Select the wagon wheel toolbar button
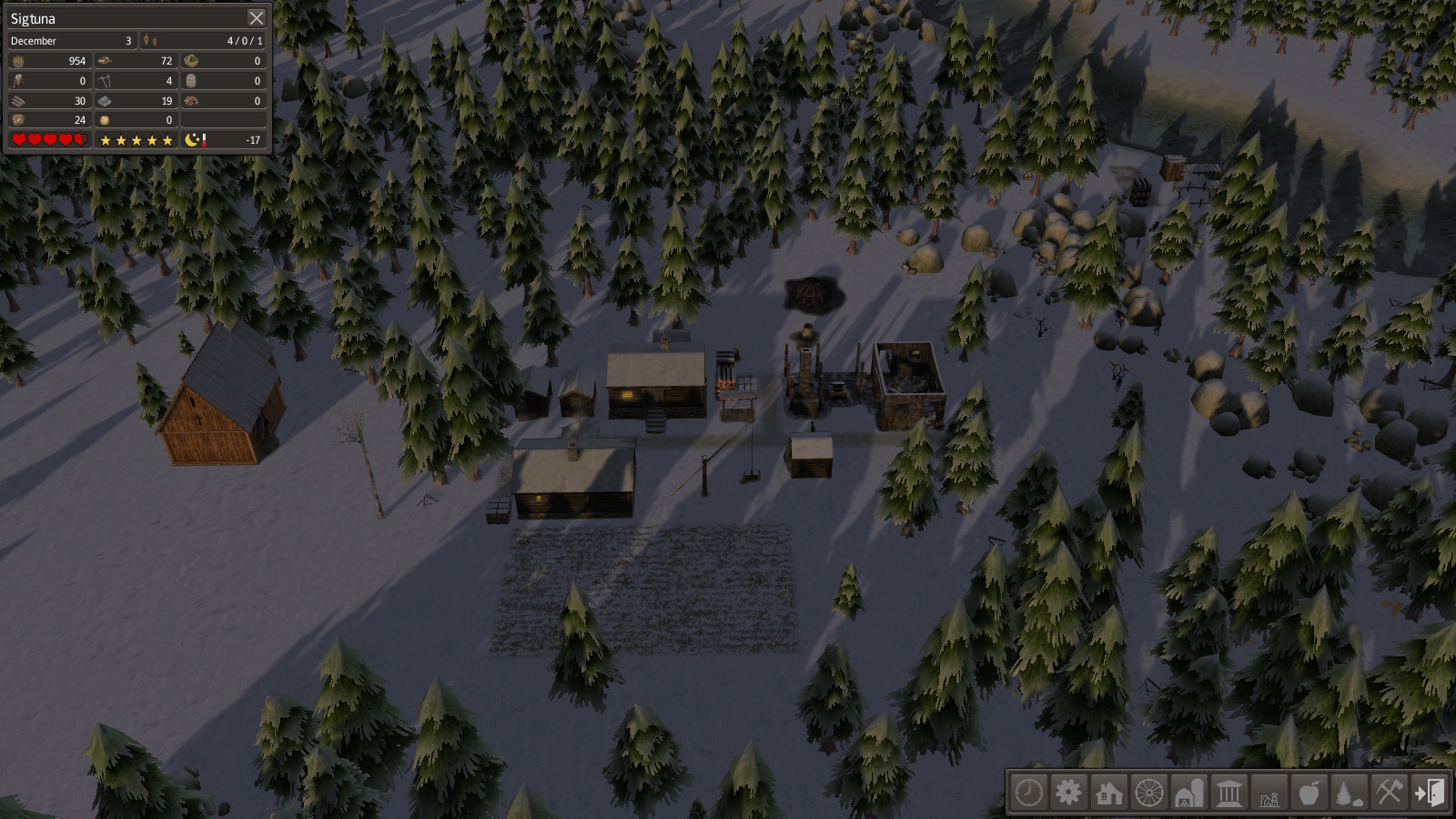The image size is (1456, 819). pyautogui.click(x=1148, y=793)
